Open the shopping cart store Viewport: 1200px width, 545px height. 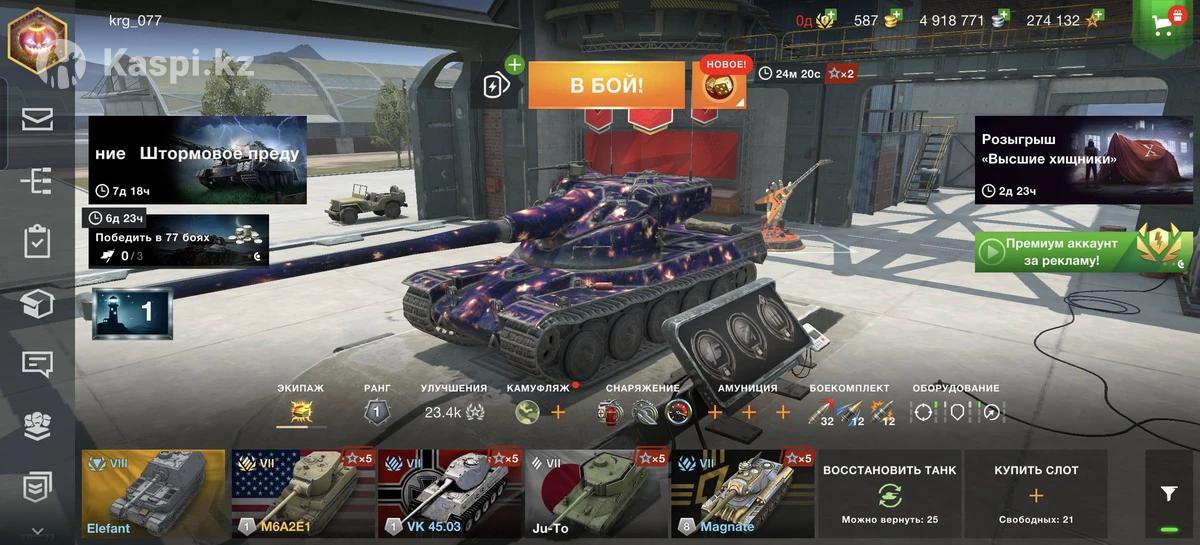click(x=1164, y=25)
